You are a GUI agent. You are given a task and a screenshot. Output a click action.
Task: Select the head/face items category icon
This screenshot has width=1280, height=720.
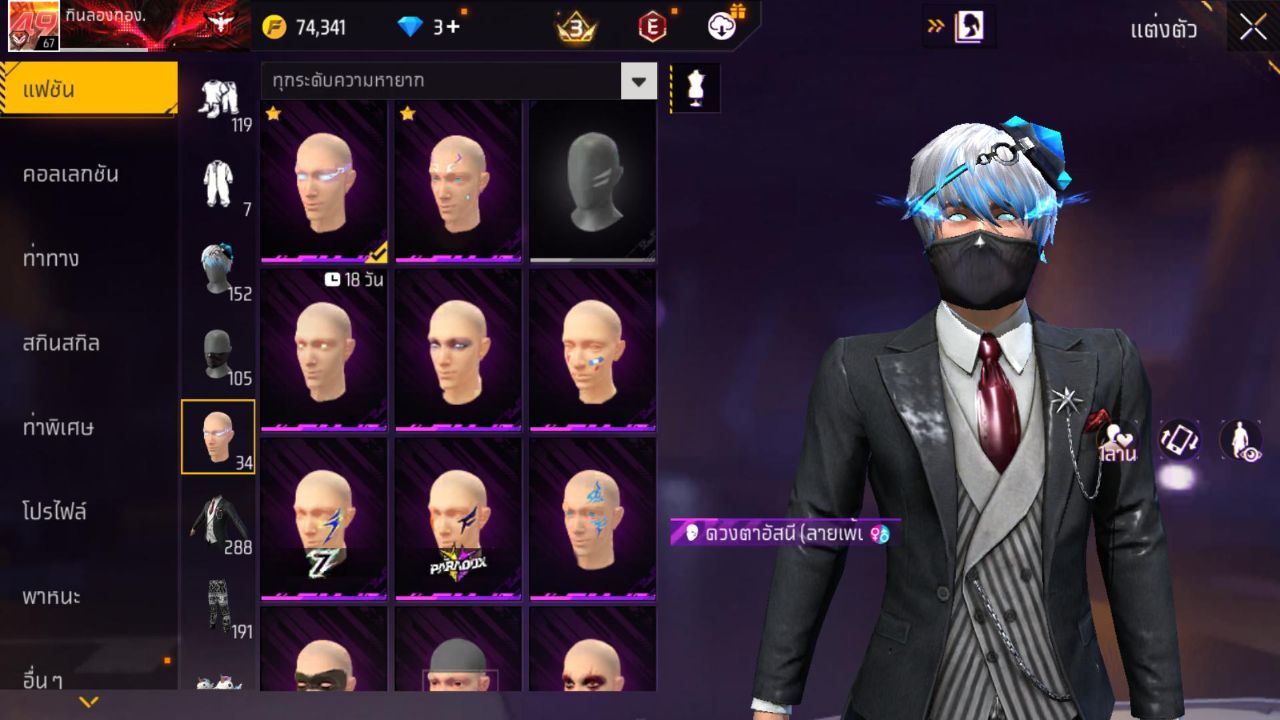tap(218, 435)
